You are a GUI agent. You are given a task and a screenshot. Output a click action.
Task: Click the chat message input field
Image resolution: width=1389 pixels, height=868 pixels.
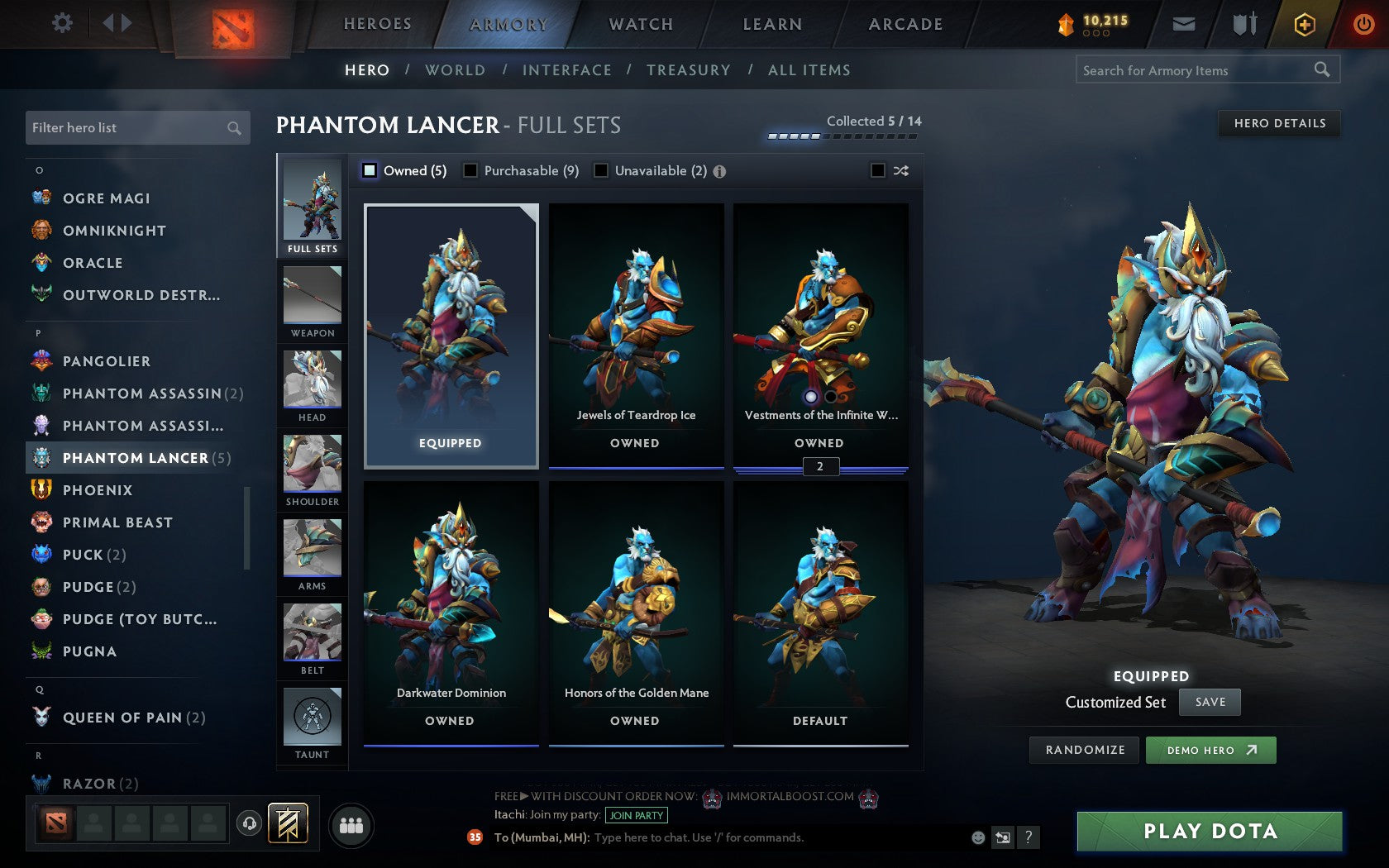click(x=744, y=837)
